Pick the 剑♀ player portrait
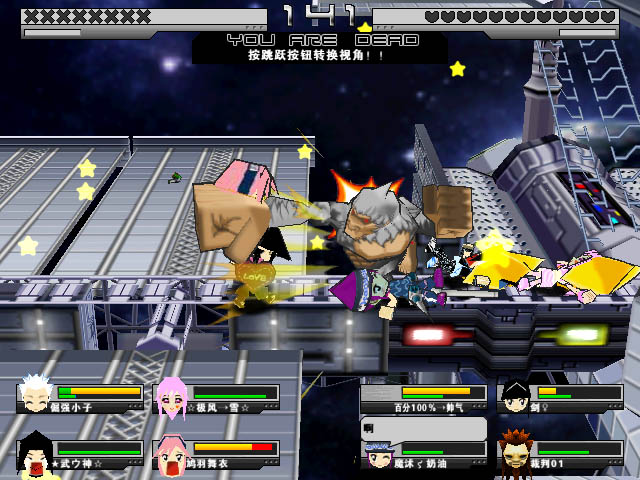640x480 pixels. point(515,397)
